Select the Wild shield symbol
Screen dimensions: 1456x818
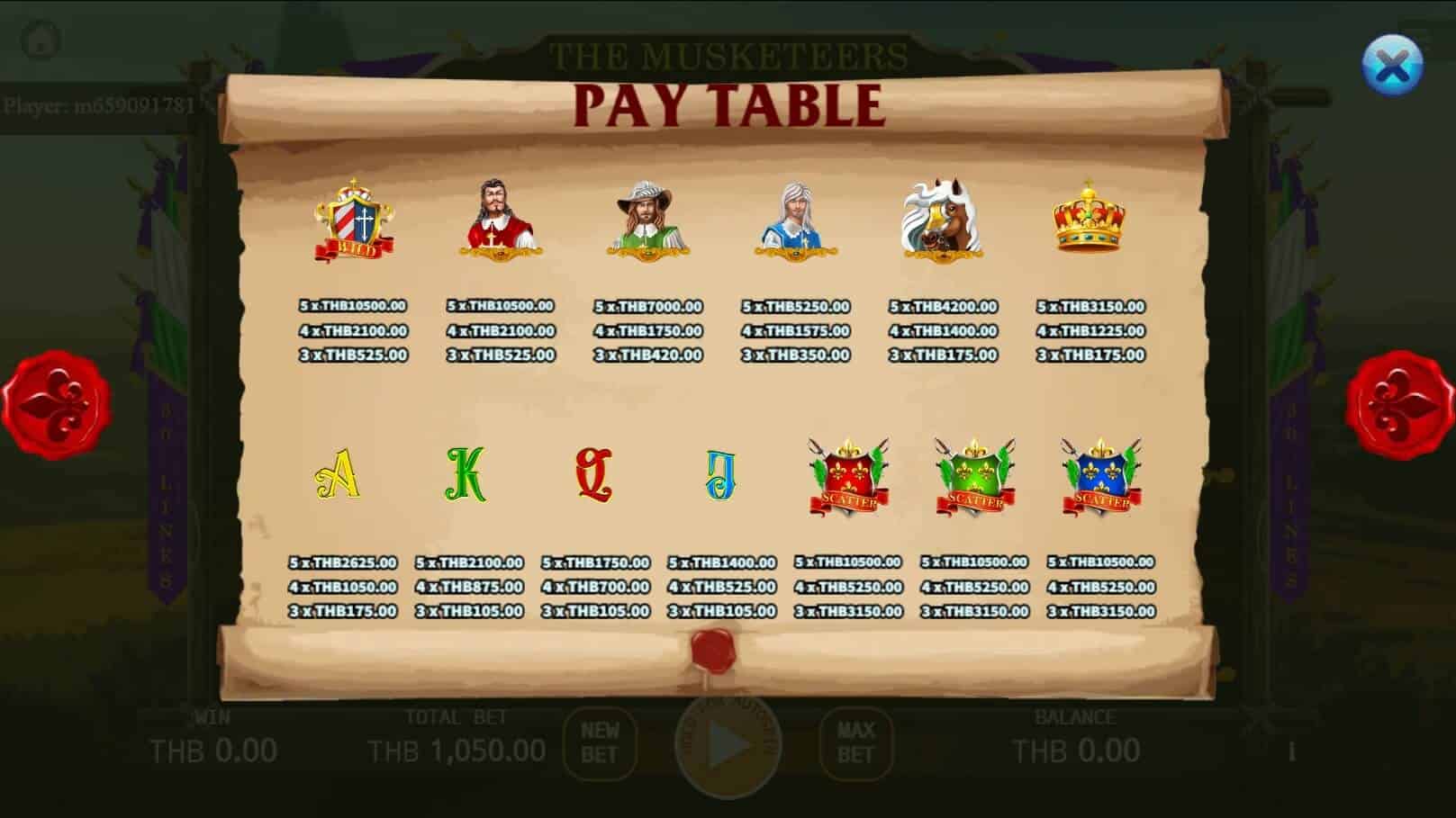[357, 219]
